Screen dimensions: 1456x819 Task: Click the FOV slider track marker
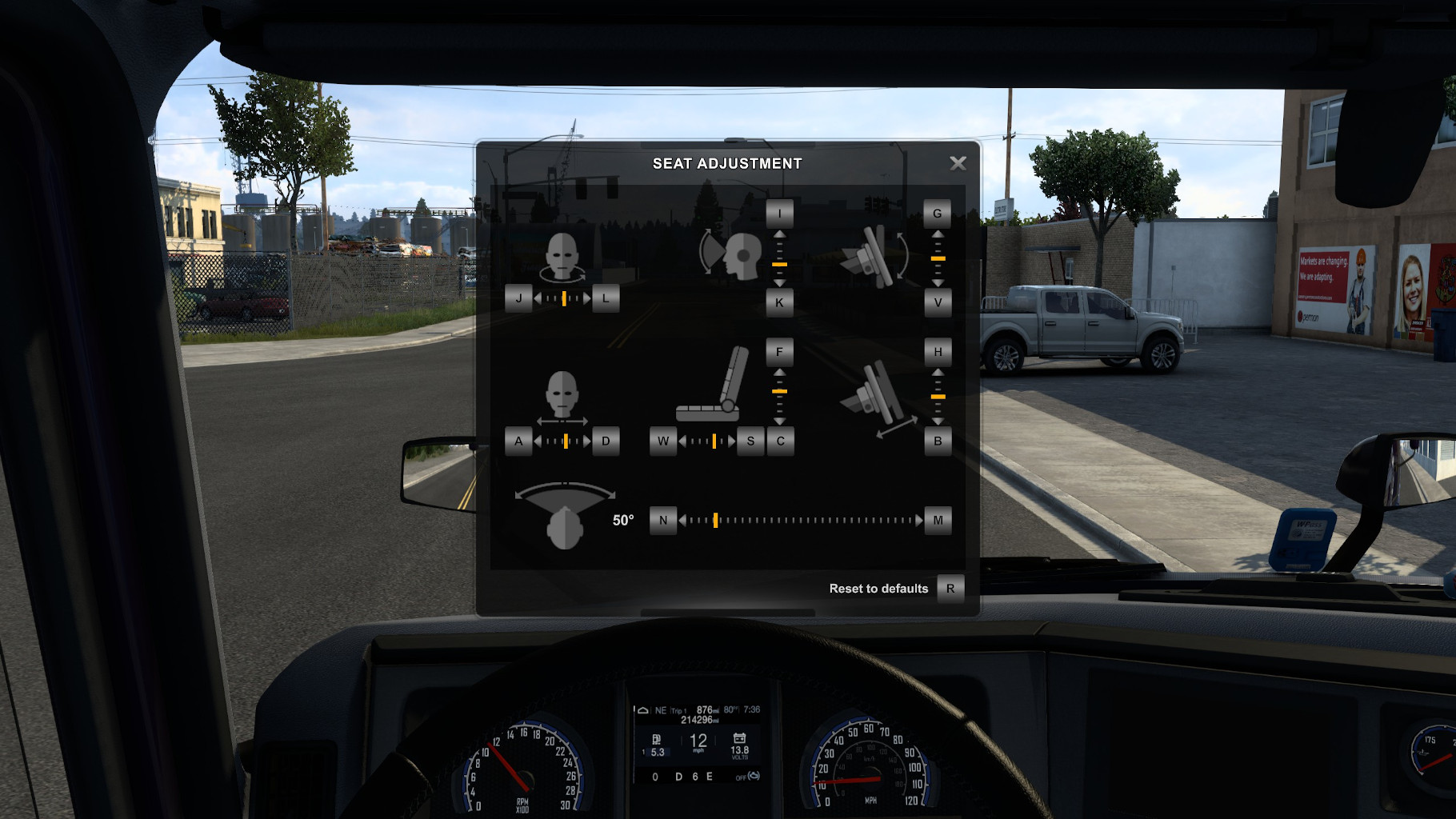(716, 520)
